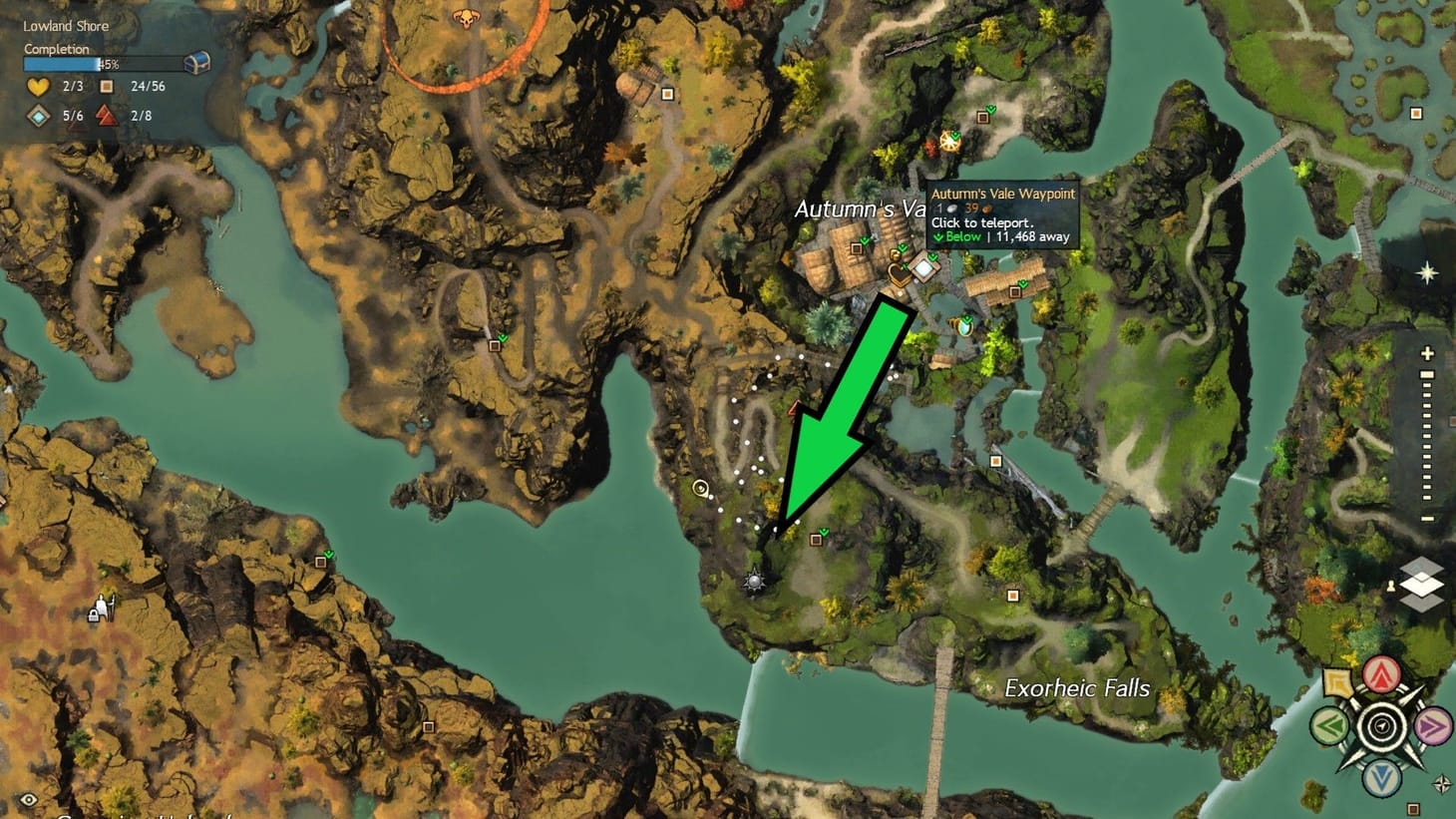Click the zoom-in plus button
Screen dimensions: 1456x819
point(1426,353)
